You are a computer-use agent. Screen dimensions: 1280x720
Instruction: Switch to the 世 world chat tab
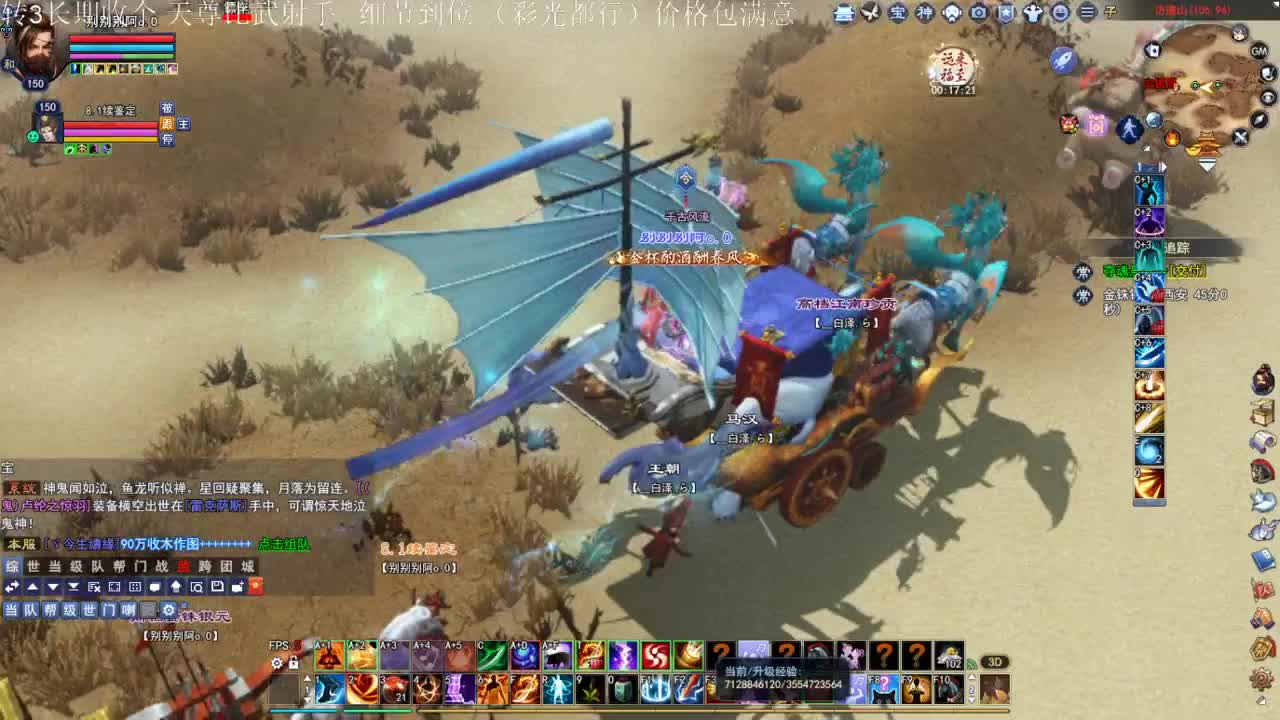pos(33,566)
